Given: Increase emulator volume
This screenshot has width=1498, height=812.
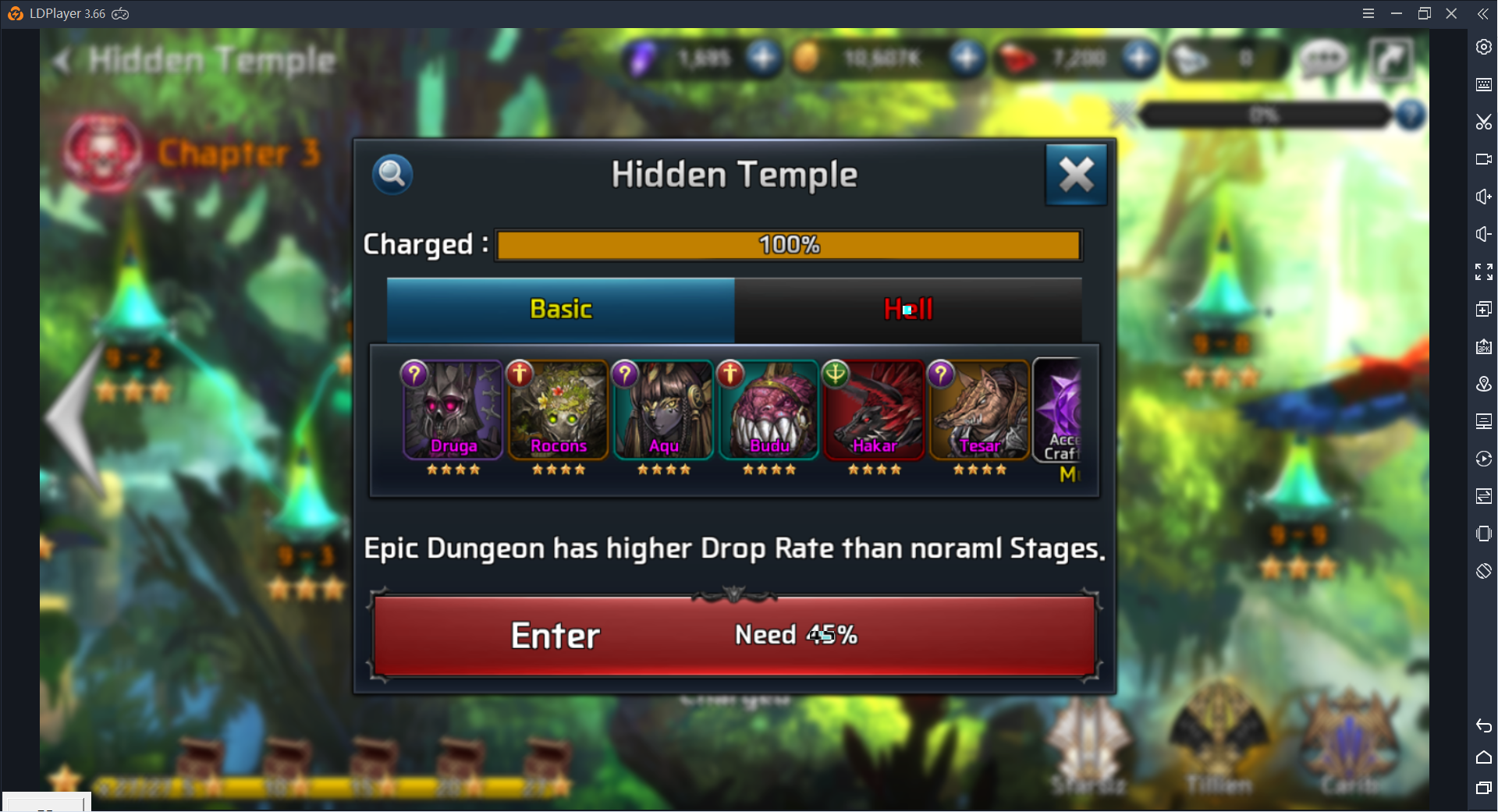Looking at the screenshot, I should [1483, 197].
